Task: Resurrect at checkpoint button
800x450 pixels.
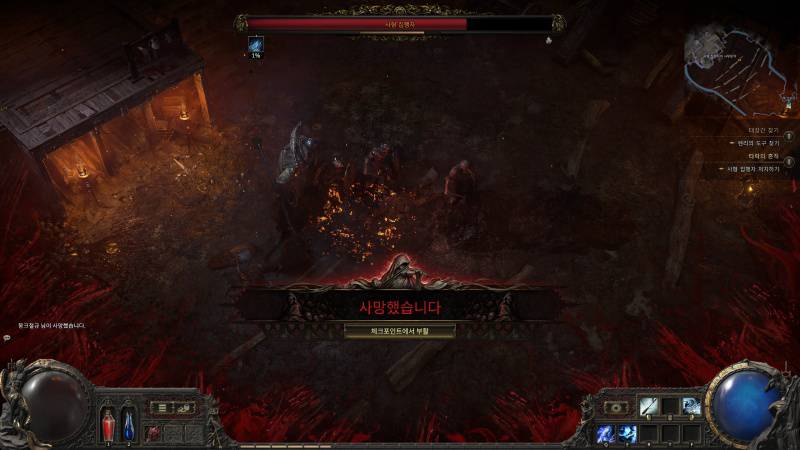Action: [399, 330]
